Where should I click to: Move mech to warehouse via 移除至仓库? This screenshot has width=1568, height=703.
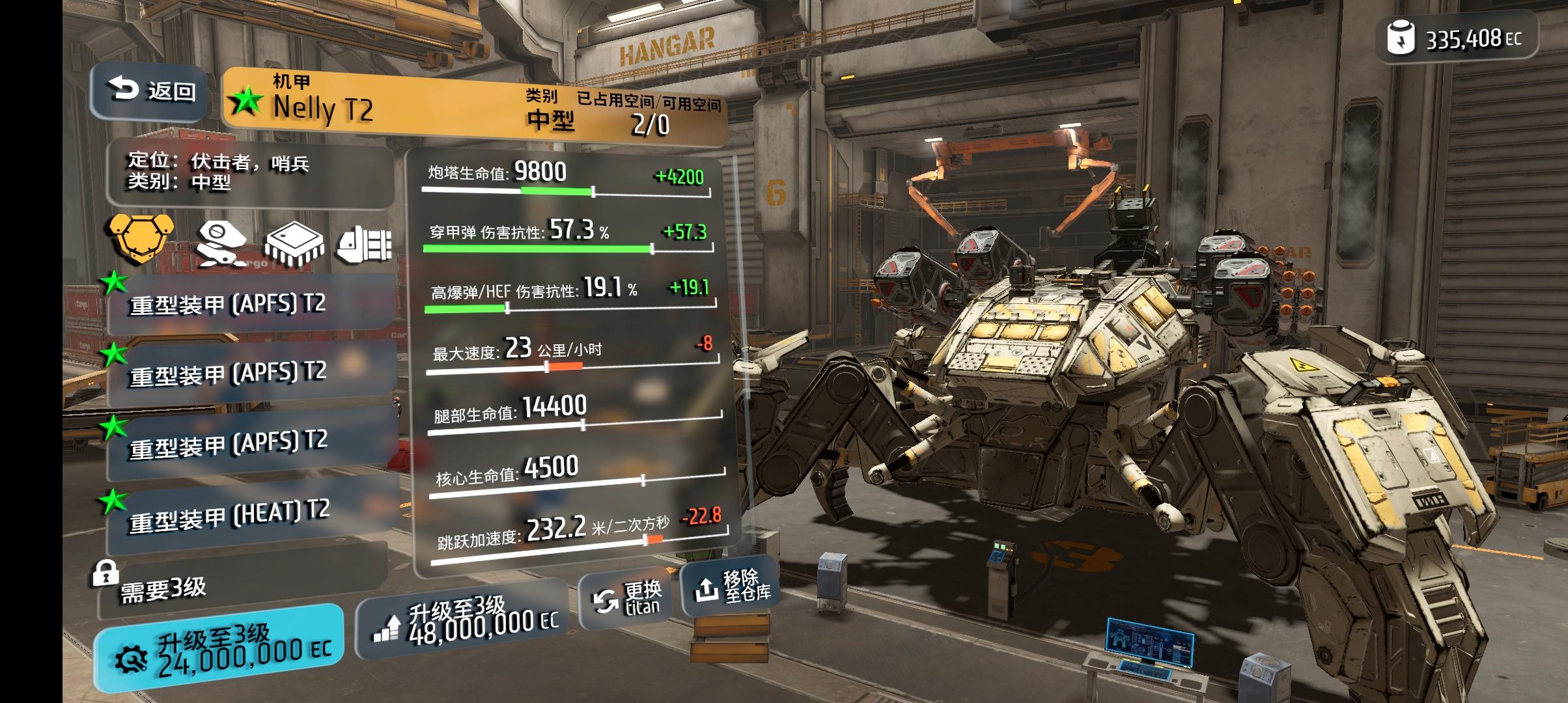coord(729,586)
